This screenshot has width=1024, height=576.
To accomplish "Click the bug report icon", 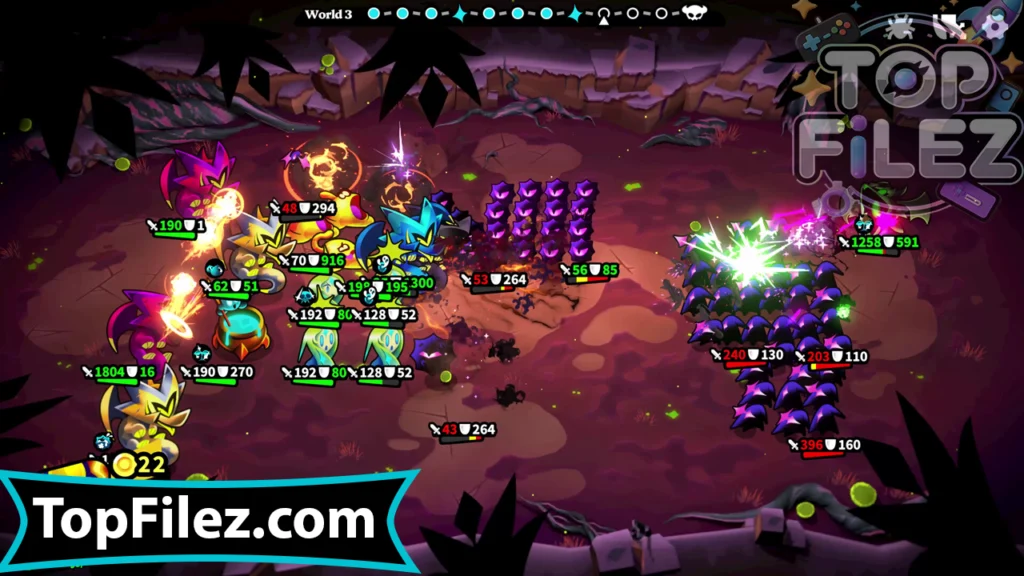I will point(900,24).
